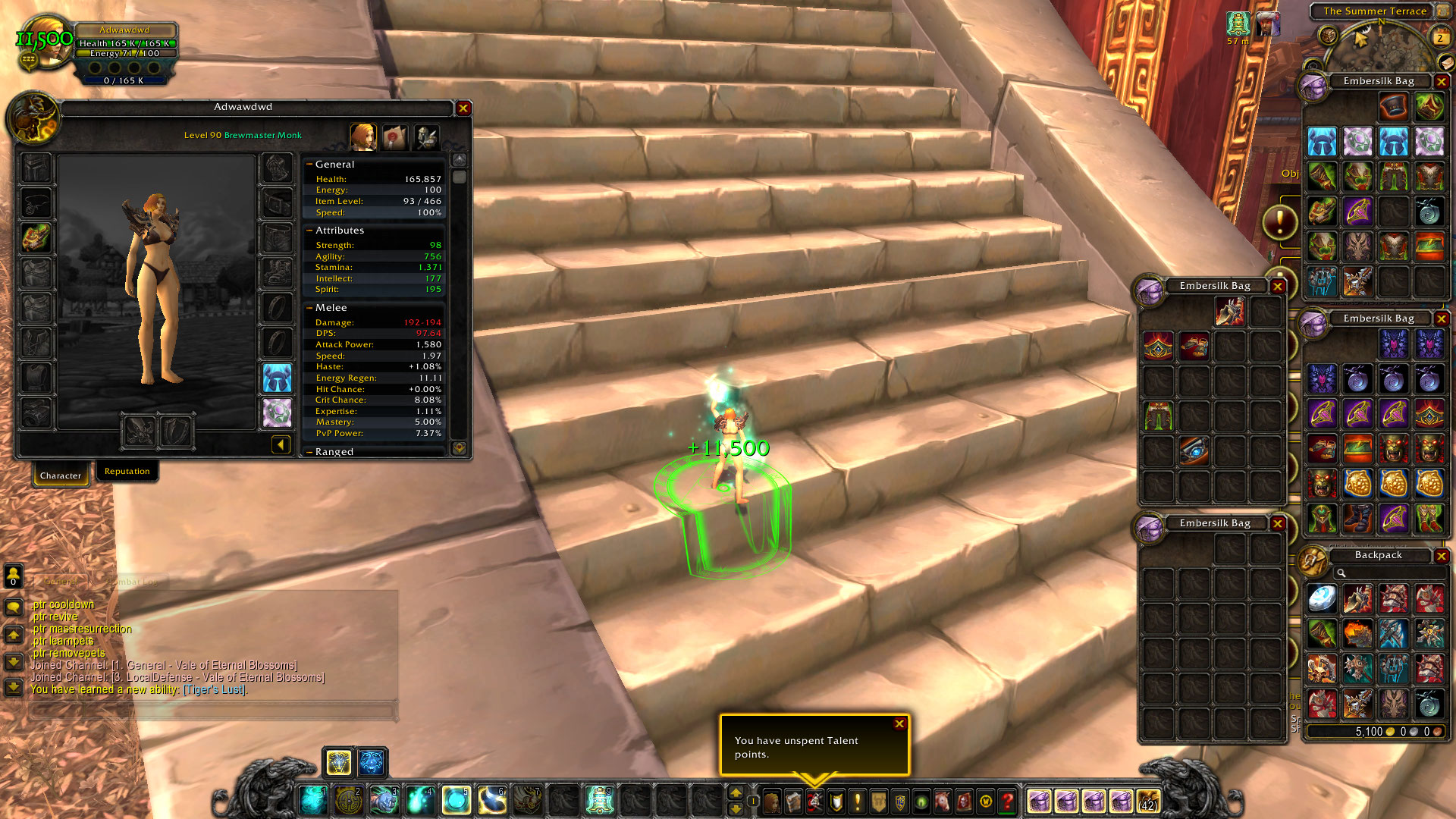Page the action bar up with the arrow

(x=735, y=793)
